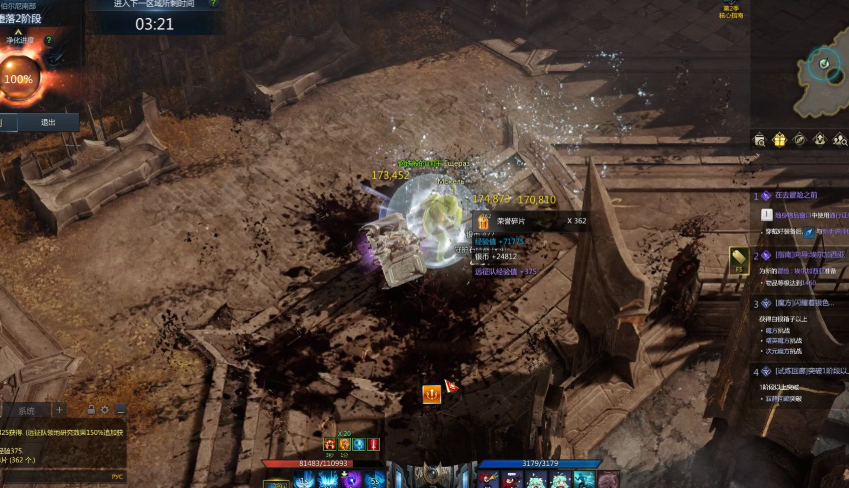Viewport: 849px width, 488px height.
Task: Click the 荣誉碎片 loot item icon
Action: pyautogui.click(x=484, y=222)
